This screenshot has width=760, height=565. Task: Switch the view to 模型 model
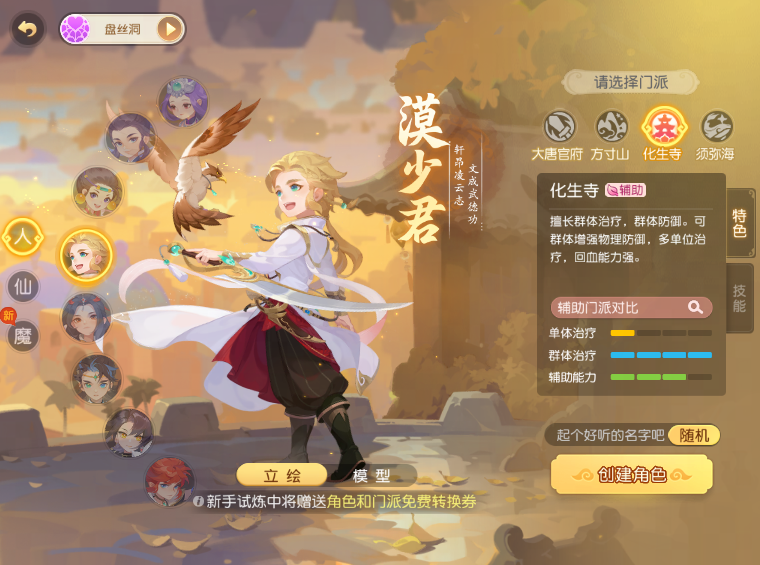tap(371, 475)
